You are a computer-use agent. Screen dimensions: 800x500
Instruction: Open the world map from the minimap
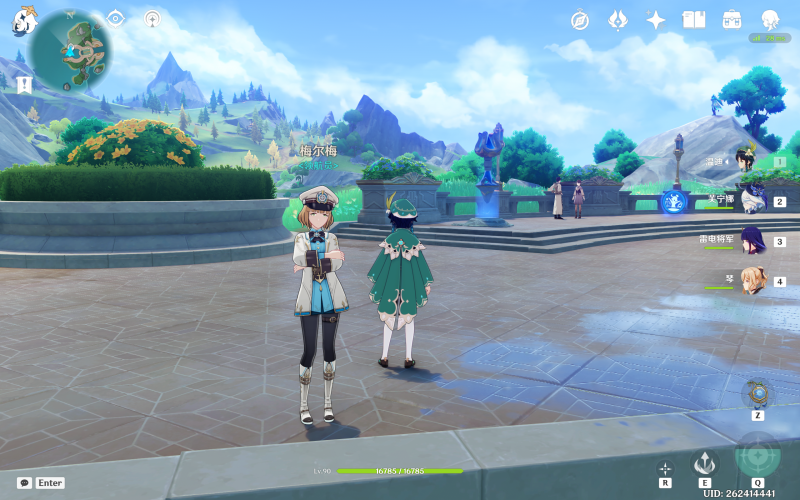(70, 45)
